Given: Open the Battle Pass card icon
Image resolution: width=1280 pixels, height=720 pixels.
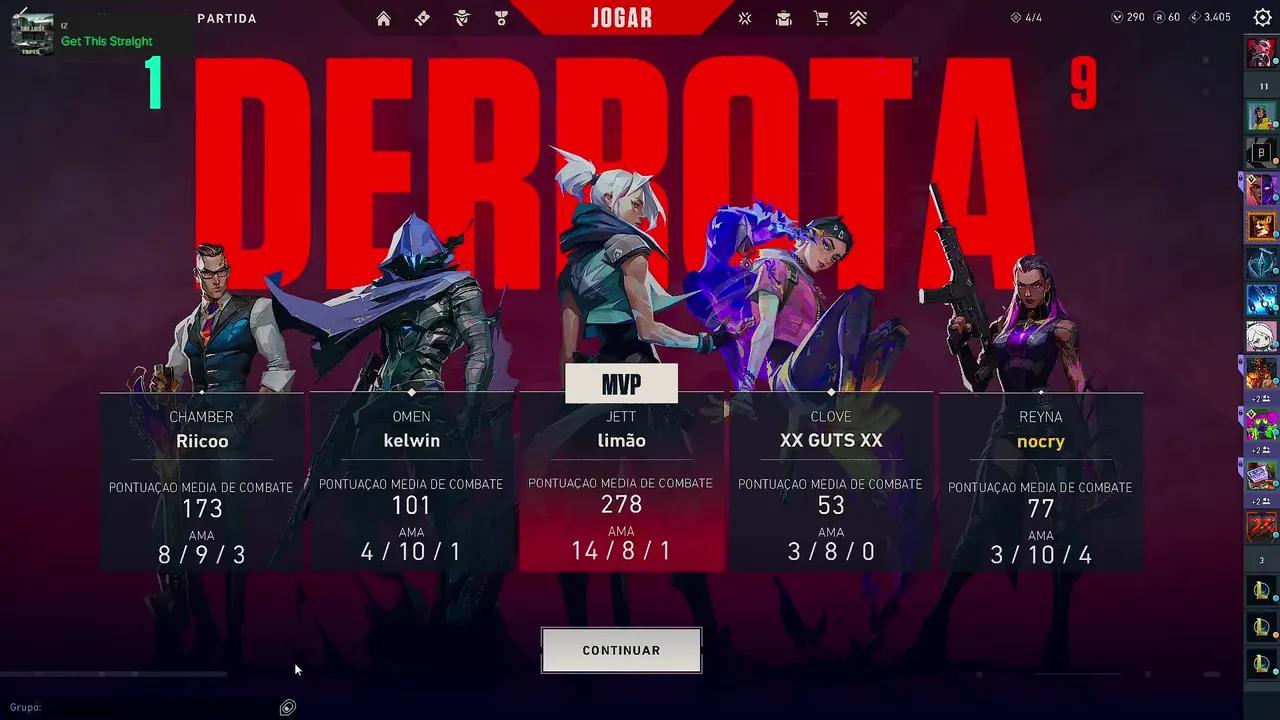Looking at the screenshot, I should click(x=422, y=18).
